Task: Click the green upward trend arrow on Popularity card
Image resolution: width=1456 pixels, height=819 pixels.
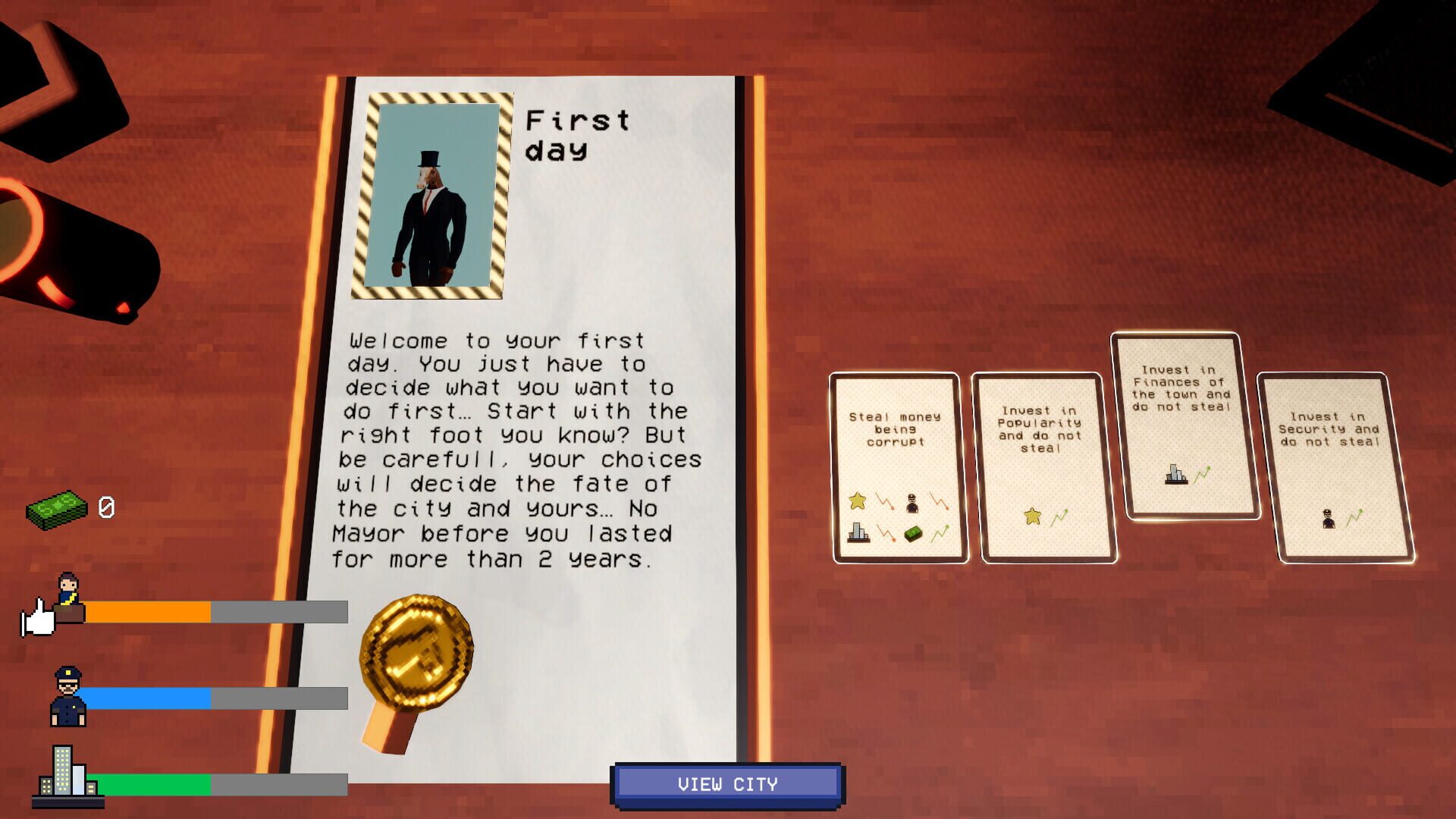Action: point(1060,515)
